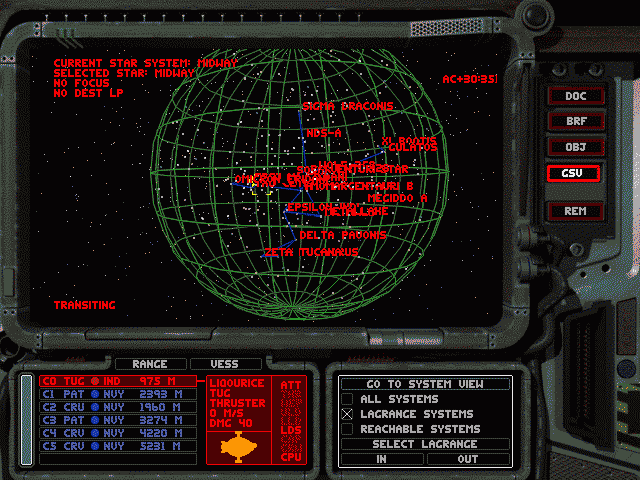Switch to the VESS list tab
This screenshot has height=480, width=640.
pyautogui.click(x=228, y=364)
